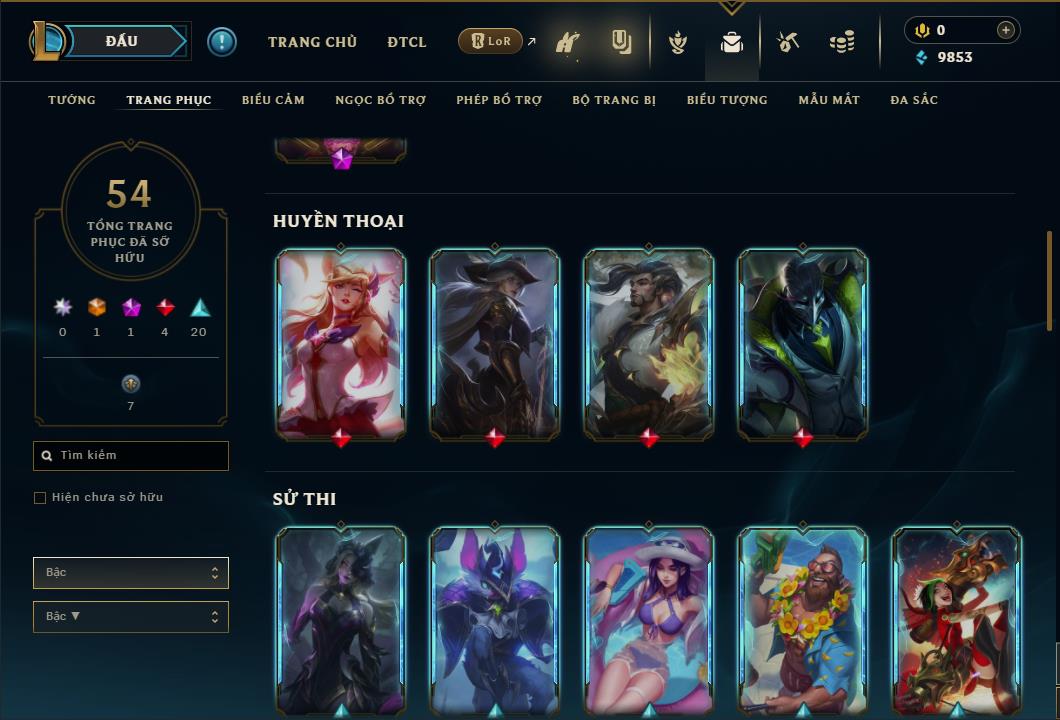Switch to the ĐA SẮC tab
This screenshot has width=1060, height=720.
point(914,100)
